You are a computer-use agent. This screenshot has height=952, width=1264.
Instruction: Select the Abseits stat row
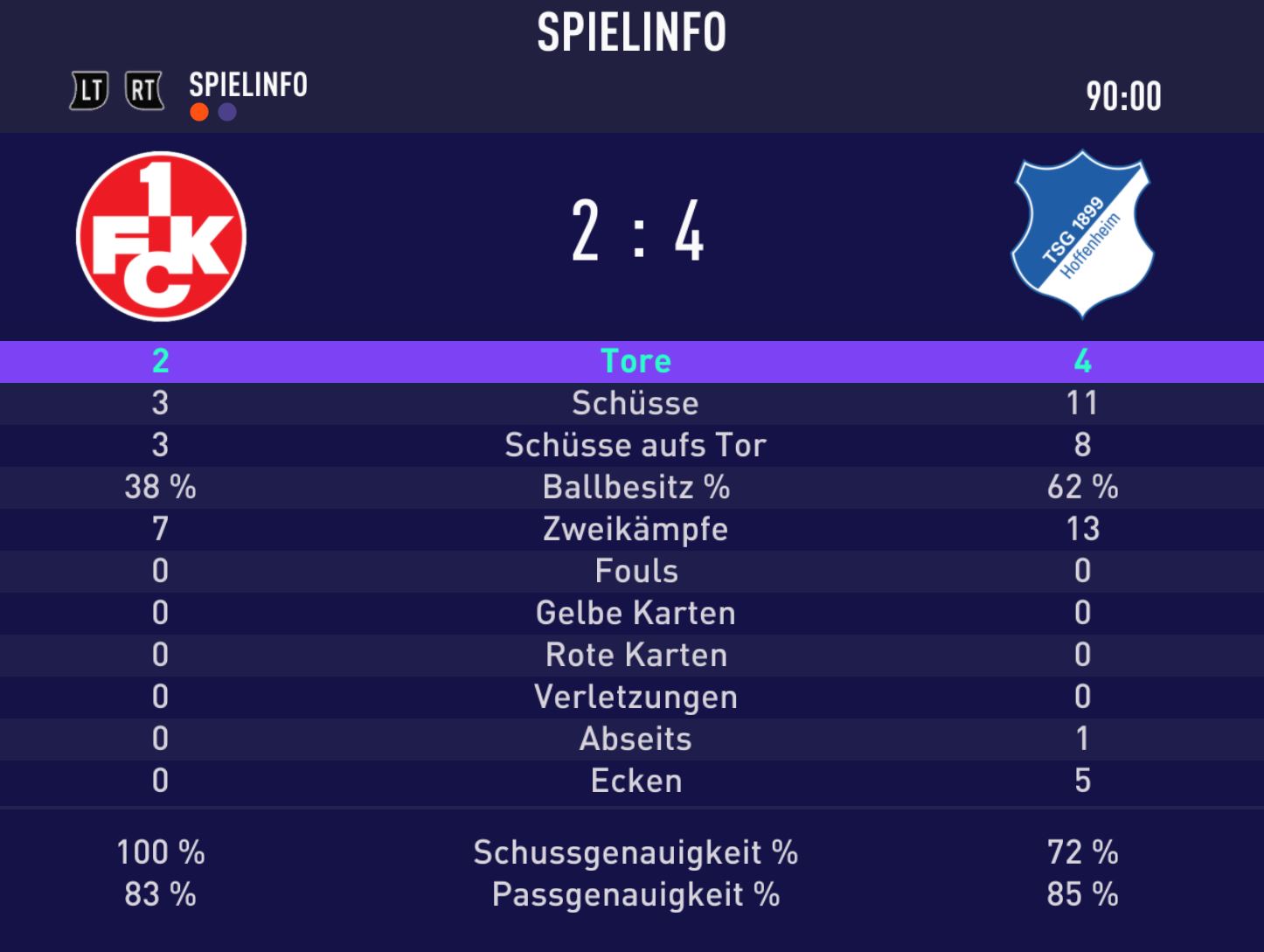635,739
